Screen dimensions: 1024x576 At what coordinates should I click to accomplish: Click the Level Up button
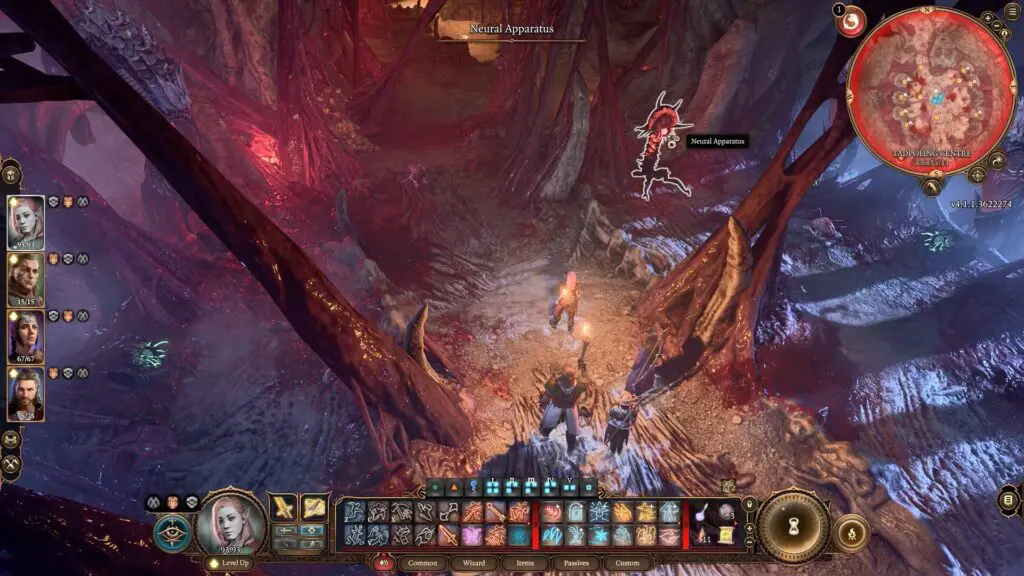229,563
